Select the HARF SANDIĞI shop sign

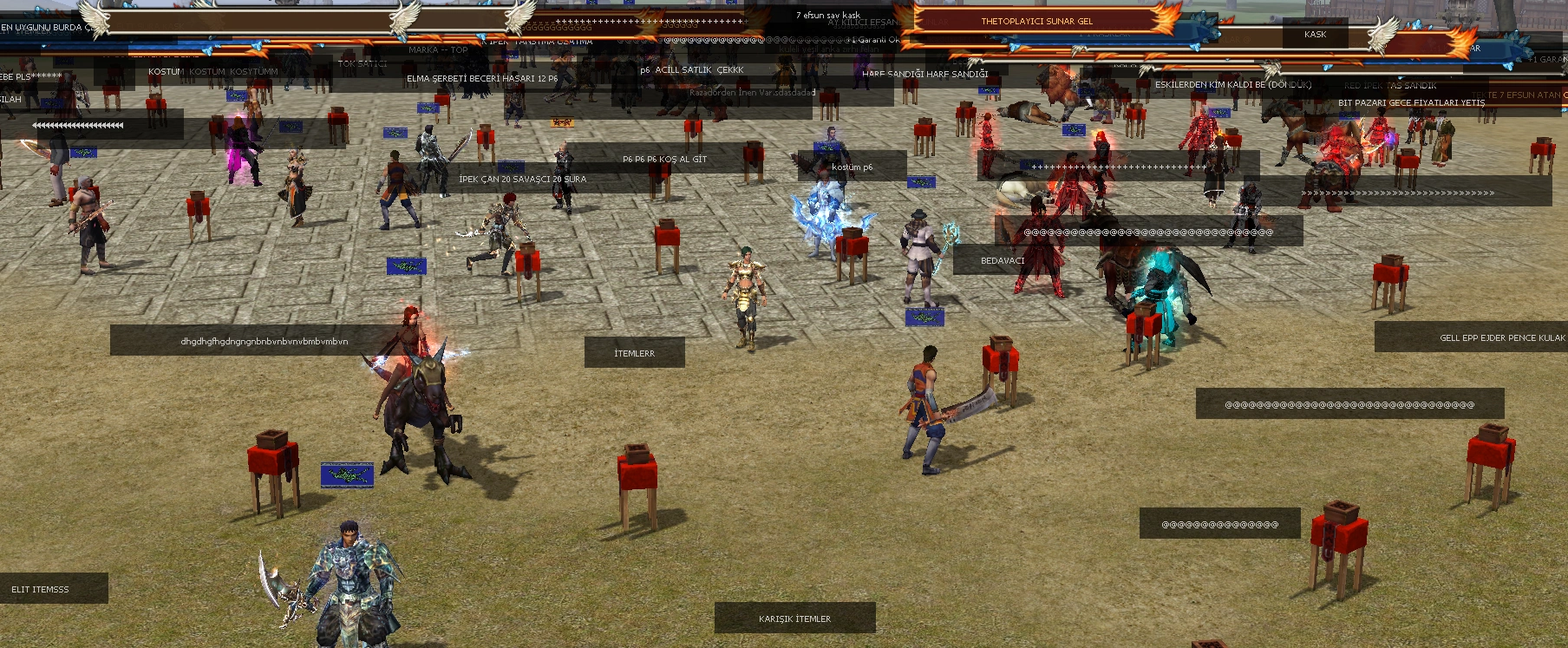pos(924,74)
